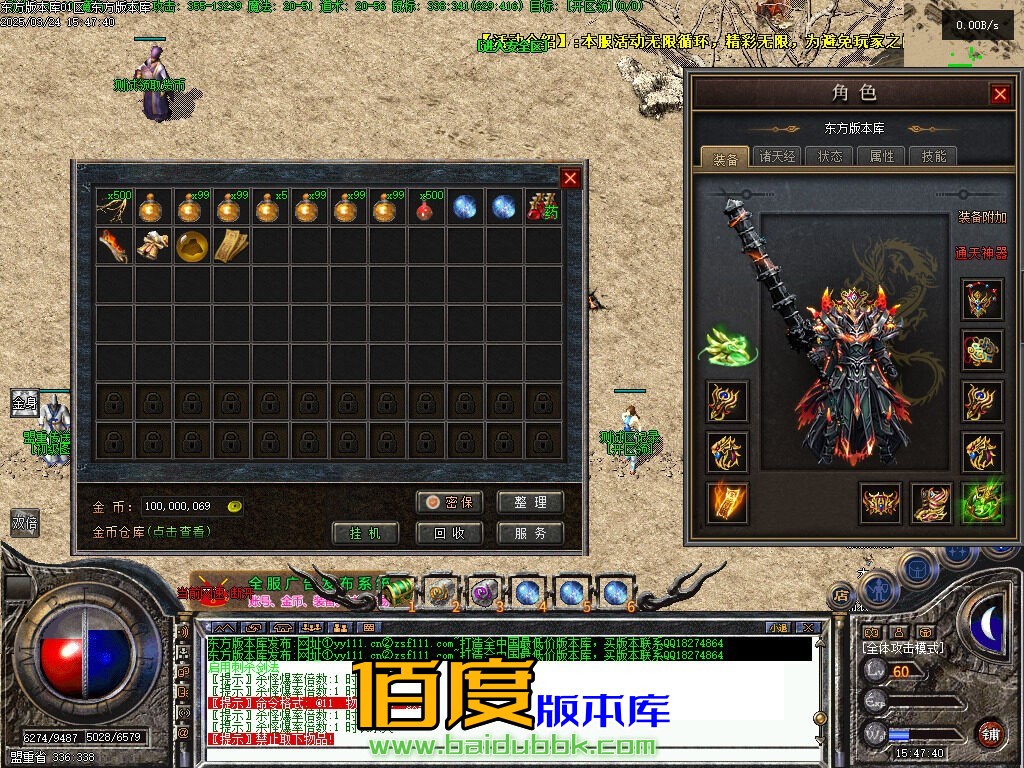Open the 状态 status tab
The height and width of the screenshot is (768, 1024).
coord(830,157)
